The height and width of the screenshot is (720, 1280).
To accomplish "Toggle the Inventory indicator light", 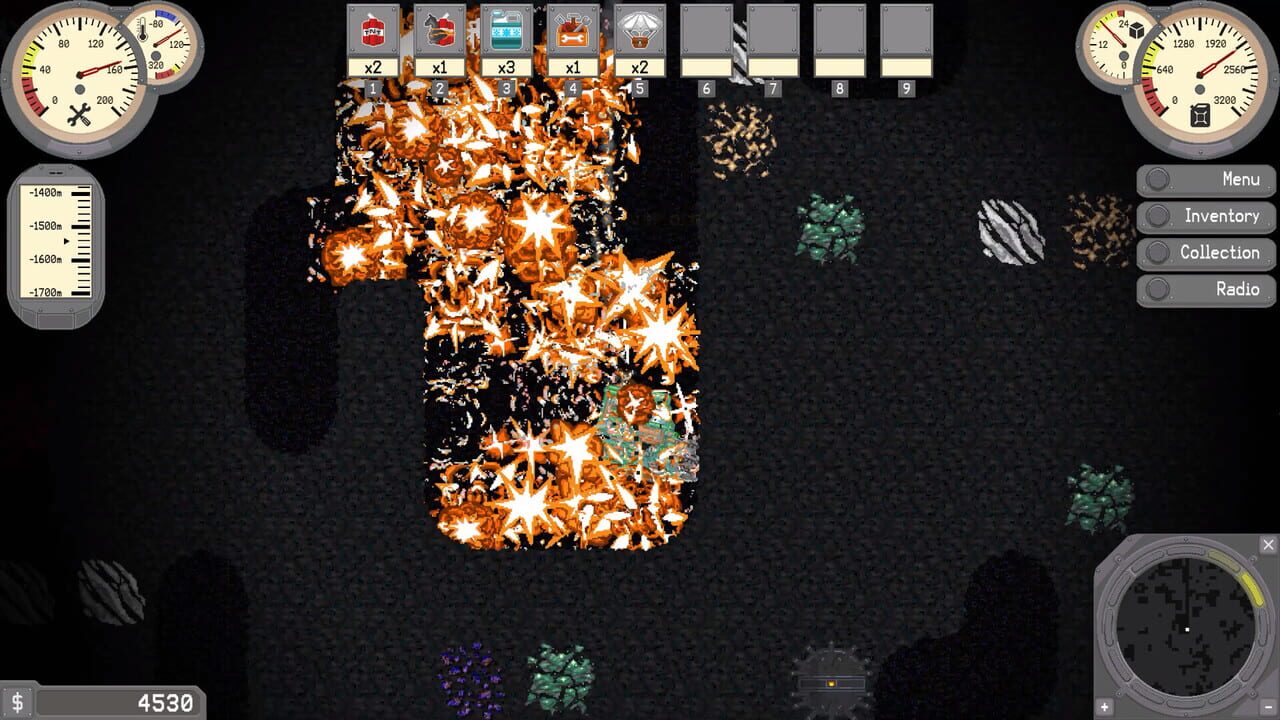I will pos(1160,215).
